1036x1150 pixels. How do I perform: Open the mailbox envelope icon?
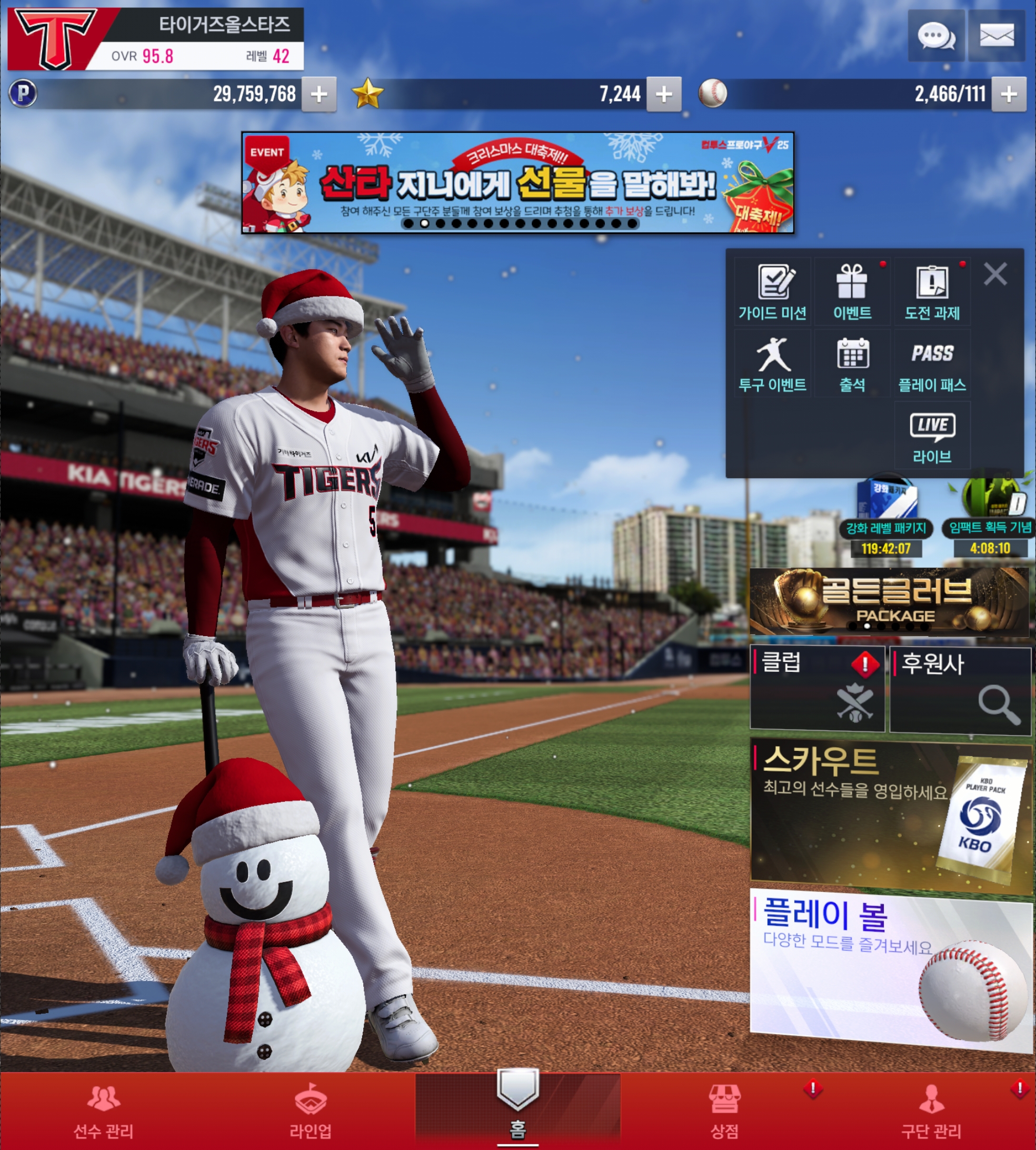coord(996,36)
